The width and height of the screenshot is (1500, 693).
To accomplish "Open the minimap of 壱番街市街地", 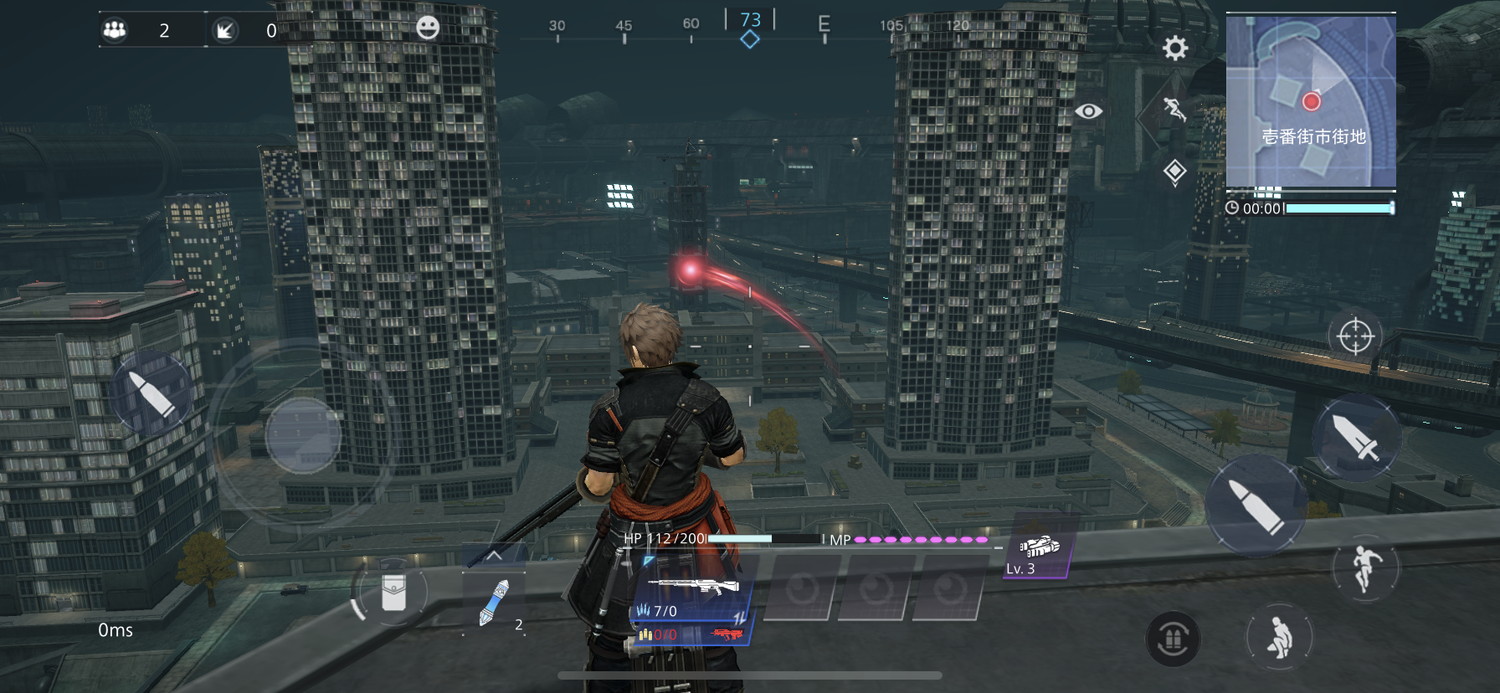I will [x=1311, y=102].
